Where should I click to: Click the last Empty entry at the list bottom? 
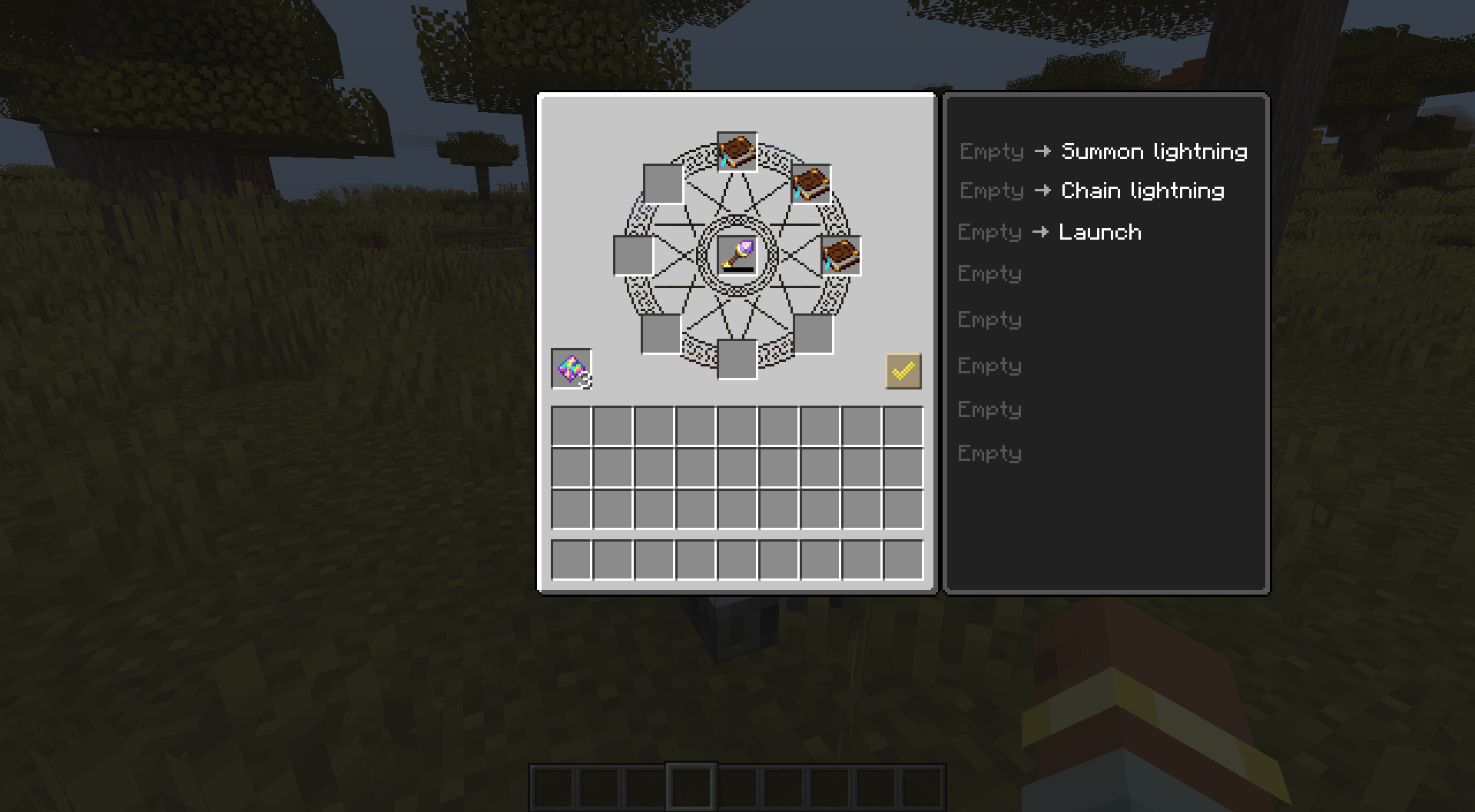pos(989,453)
